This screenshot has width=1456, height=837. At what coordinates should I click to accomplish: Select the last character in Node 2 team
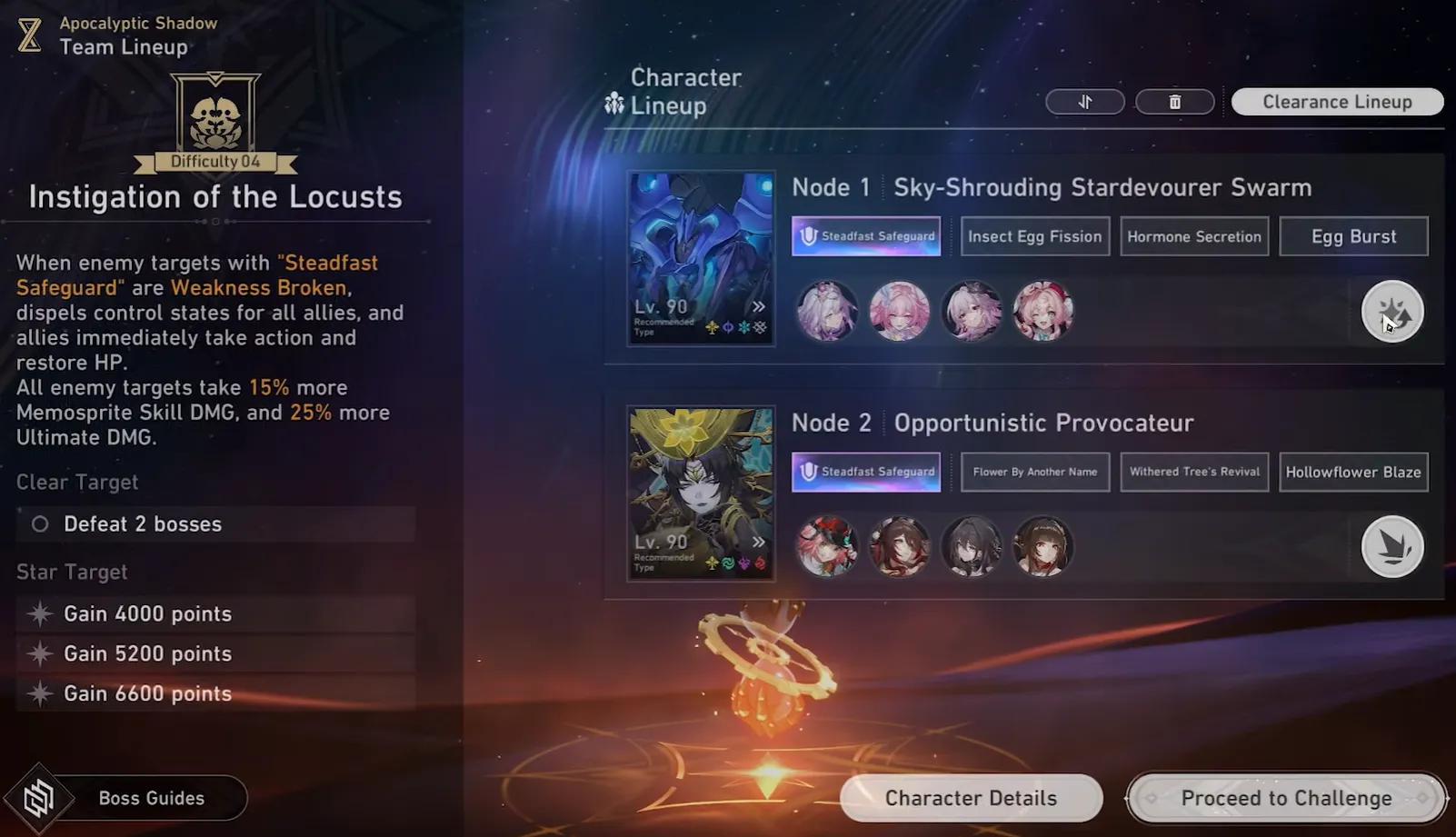[1042, 546]
